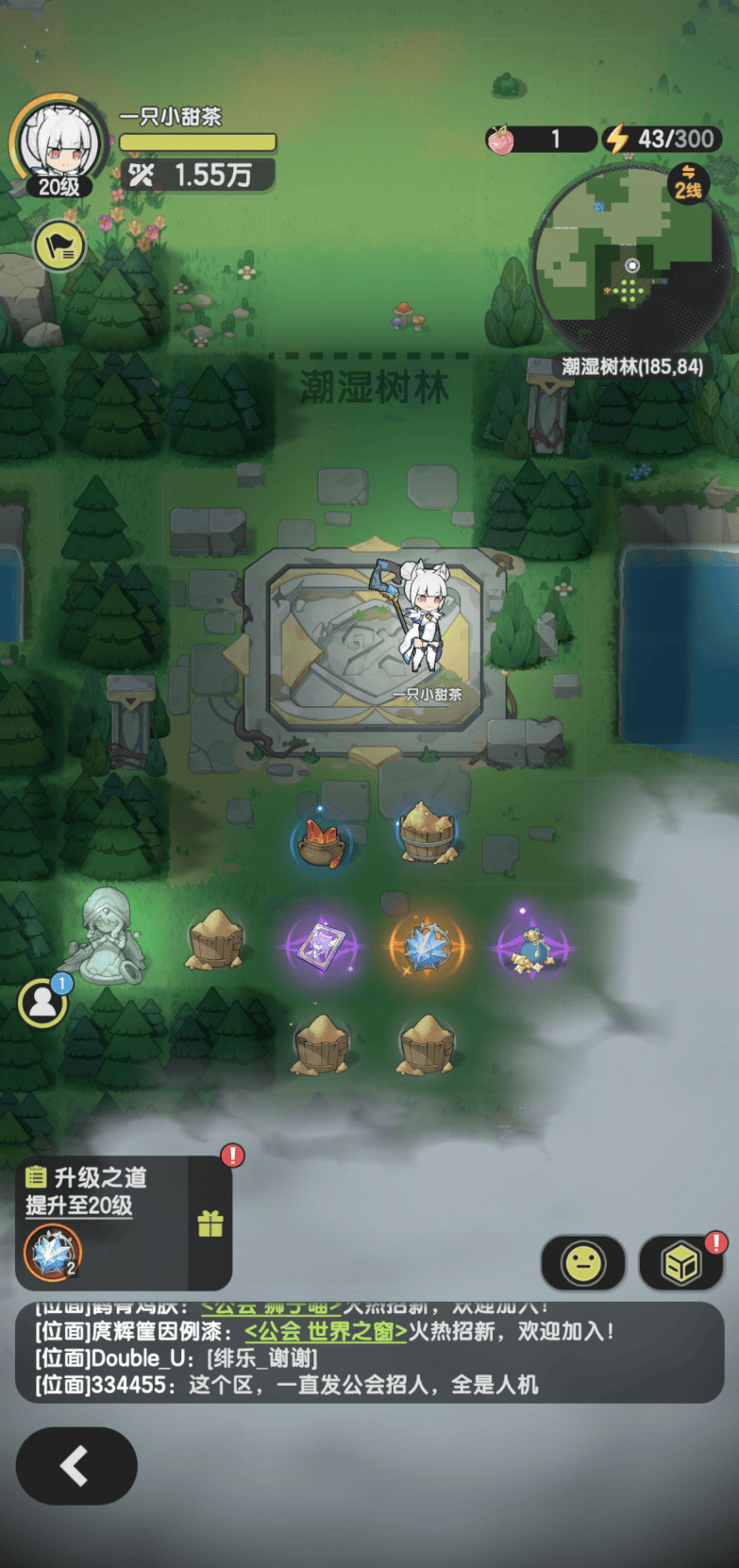The width and height of the screenshot is (739, 1568).
Task: Tap the 43/300 lightning energy counter
Action: (x=663, y=139)
